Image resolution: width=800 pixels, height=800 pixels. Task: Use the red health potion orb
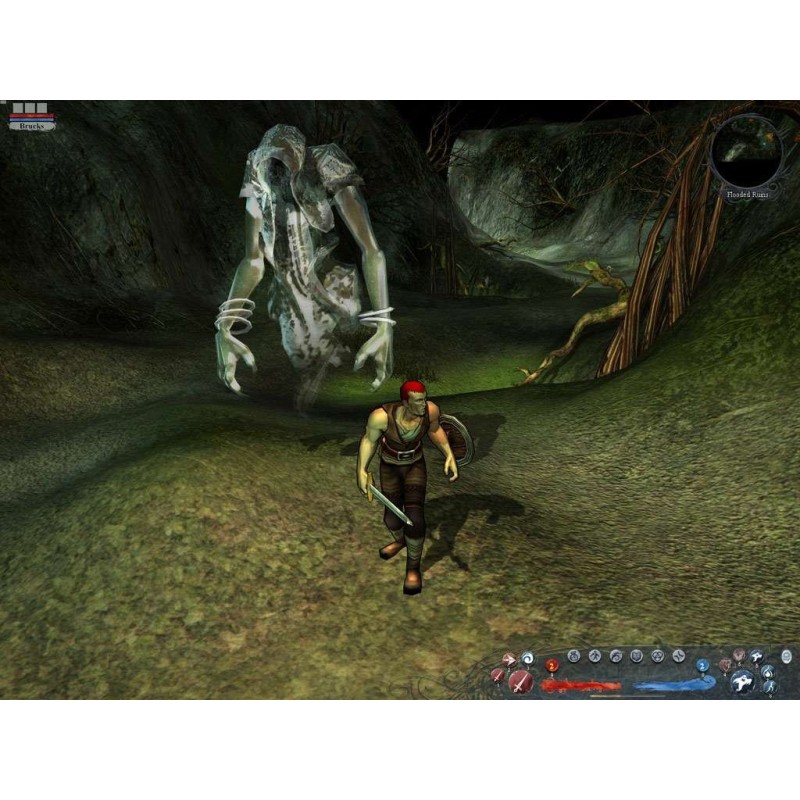551,665
